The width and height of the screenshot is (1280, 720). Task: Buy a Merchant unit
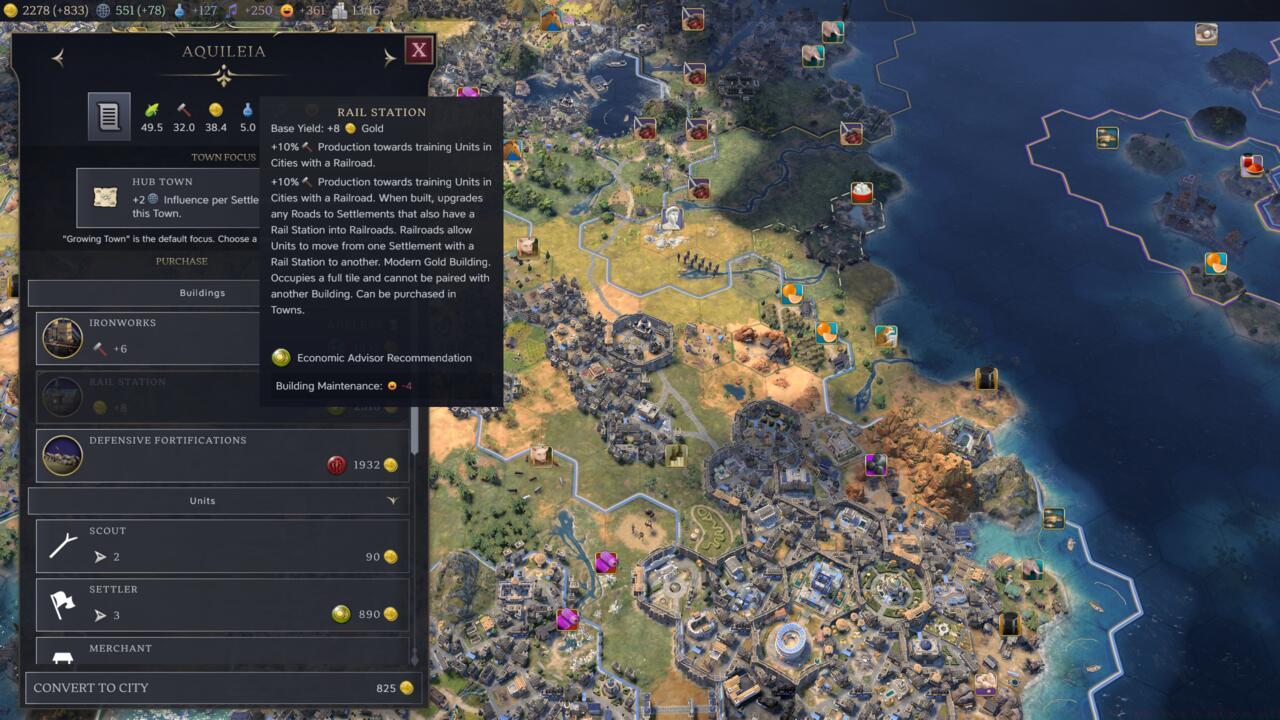click(222, 650)
